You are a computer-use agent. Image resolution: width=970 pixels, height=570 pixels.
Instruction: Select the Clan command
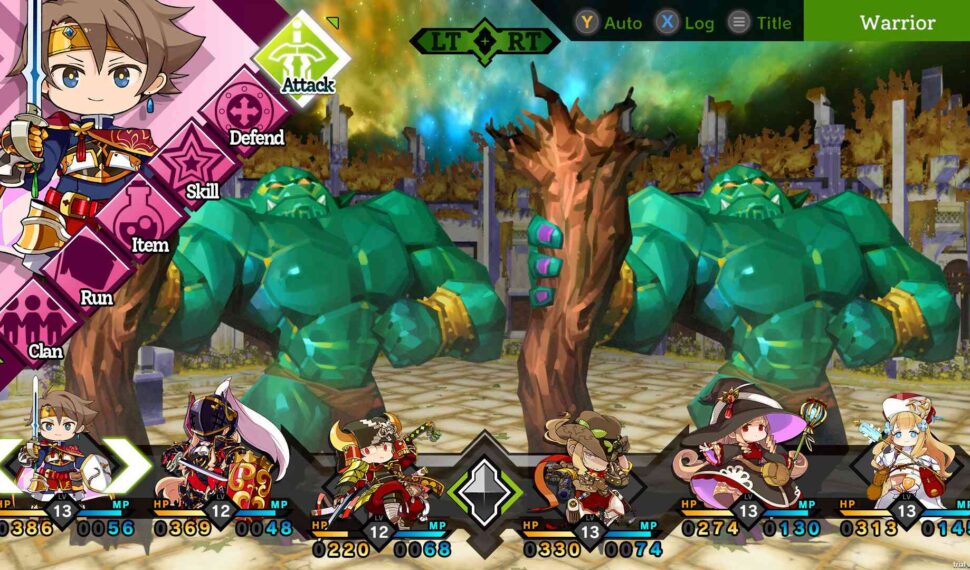[40, 330]
